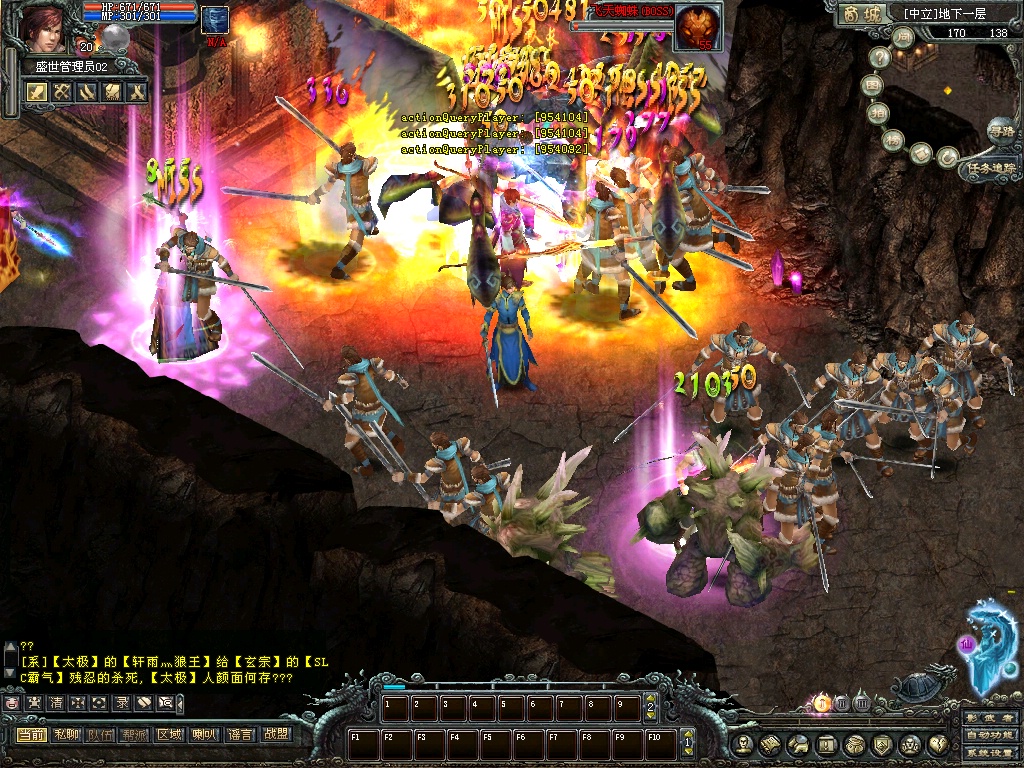This screenshot has width=1024, height=768.
Task: Switch chat to the 私聊 tab
Action: tap(67, 735)
